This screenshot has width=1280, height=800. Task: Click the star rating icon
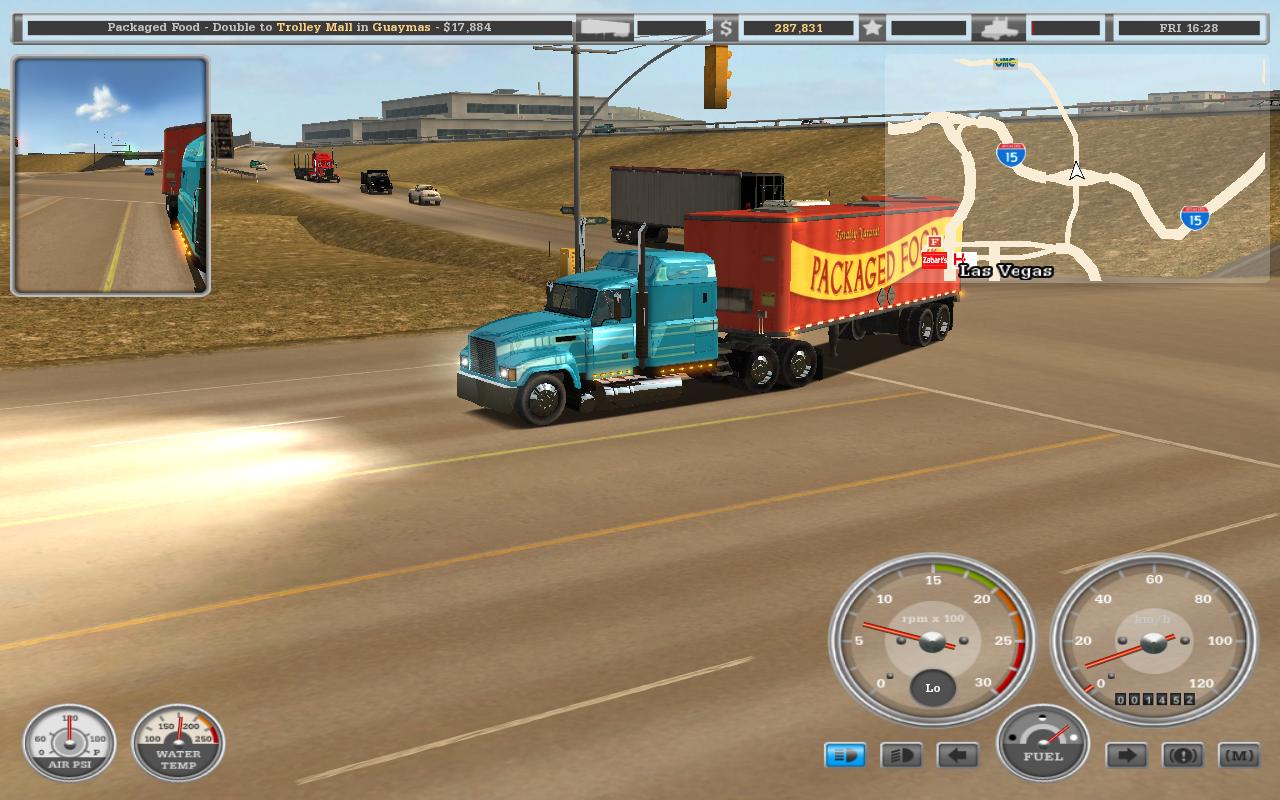tap(872, 28)
